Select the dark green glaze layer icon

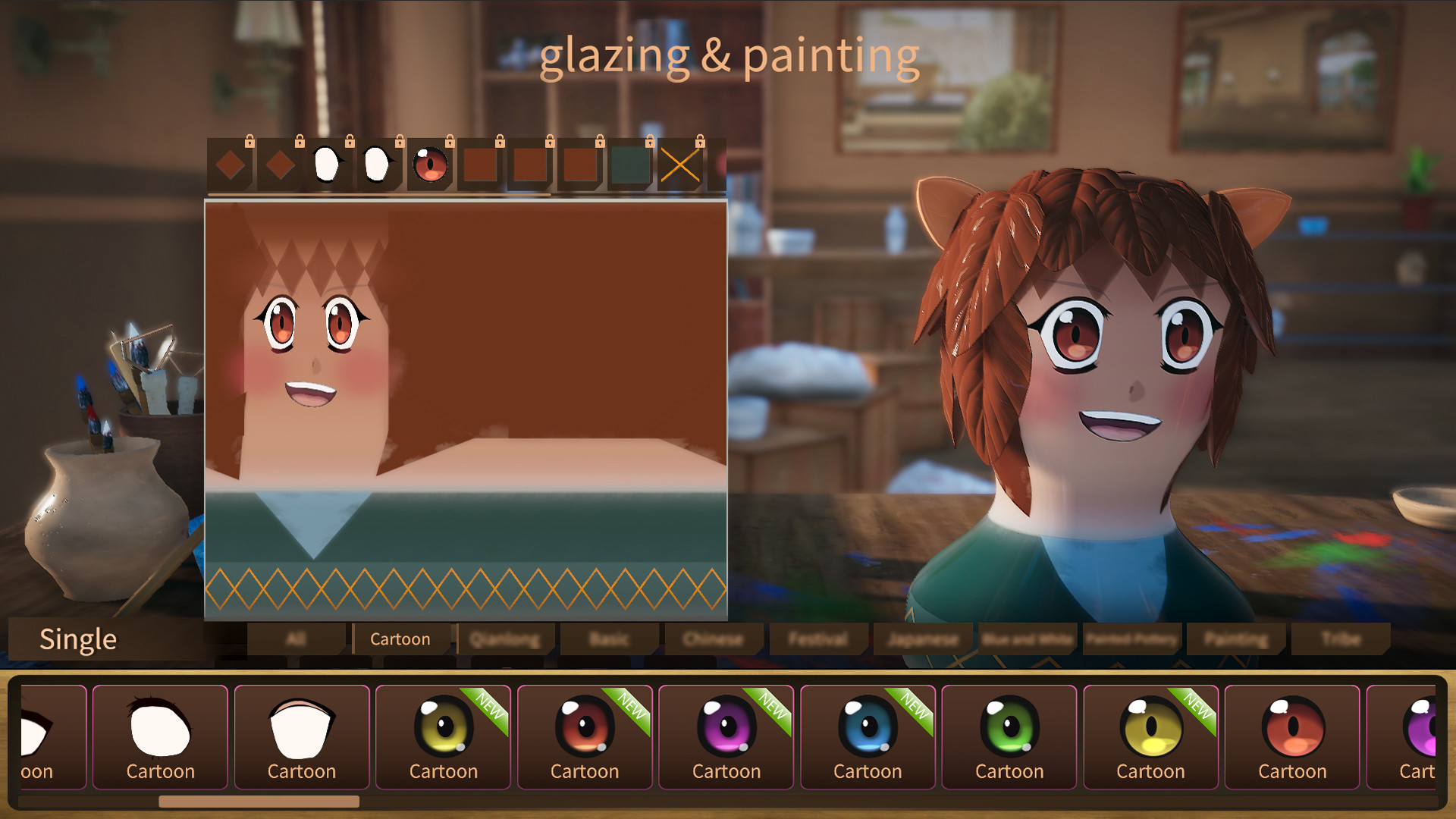(x=631, y=163)
